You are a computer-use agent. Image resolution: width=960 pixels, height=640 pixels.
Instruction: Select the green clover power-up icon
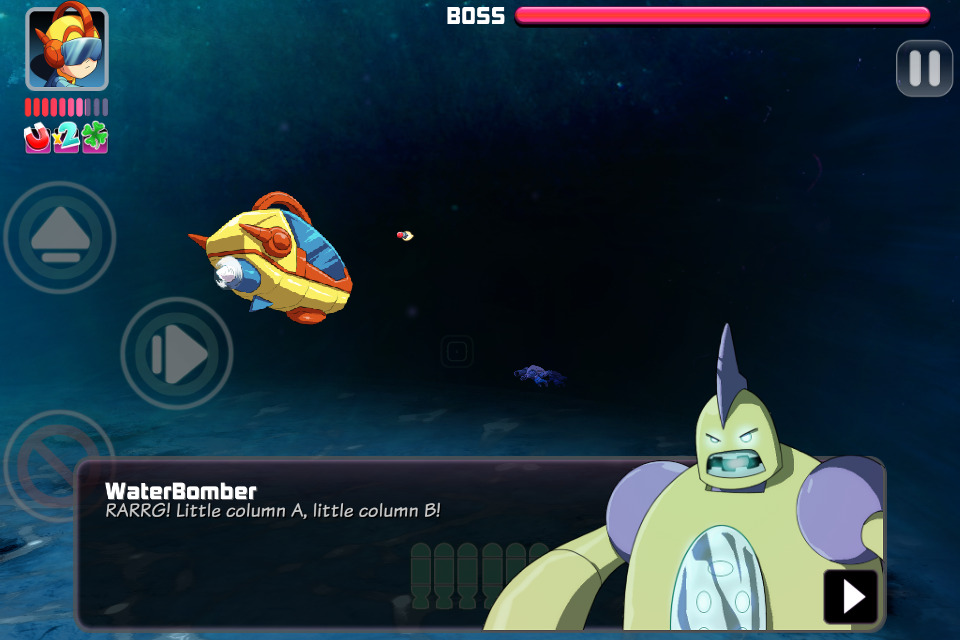(x=95, y=138)
